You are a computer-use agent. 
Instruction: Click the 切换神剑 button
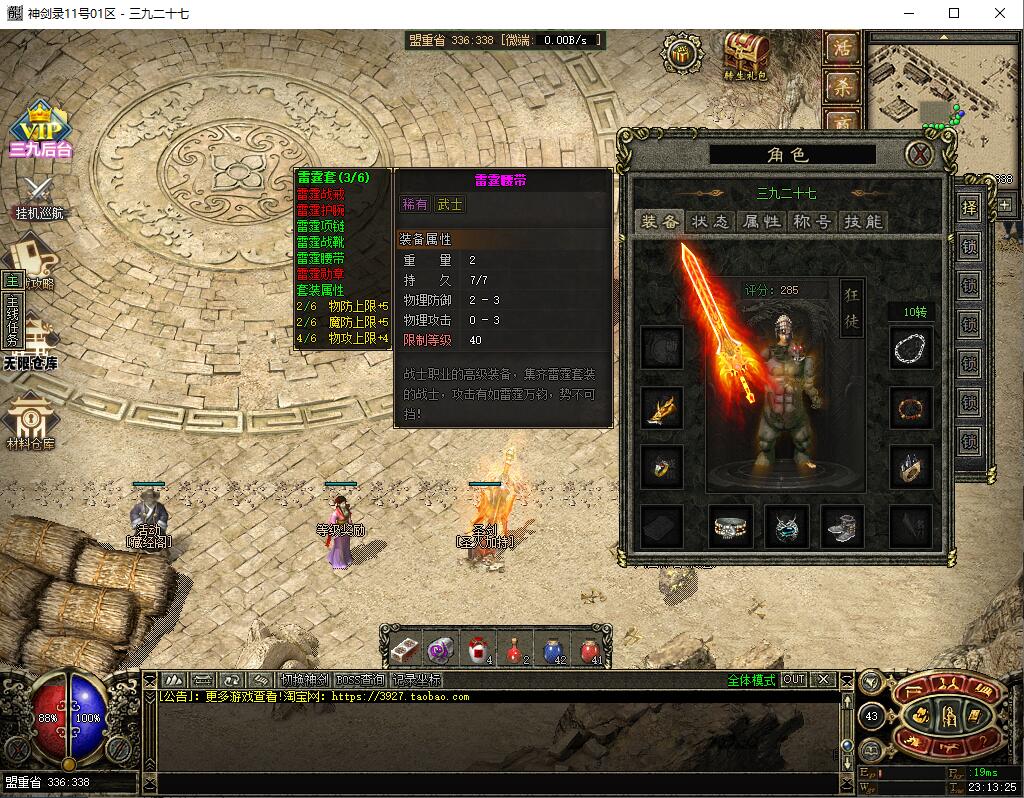[x=302, y=680]
